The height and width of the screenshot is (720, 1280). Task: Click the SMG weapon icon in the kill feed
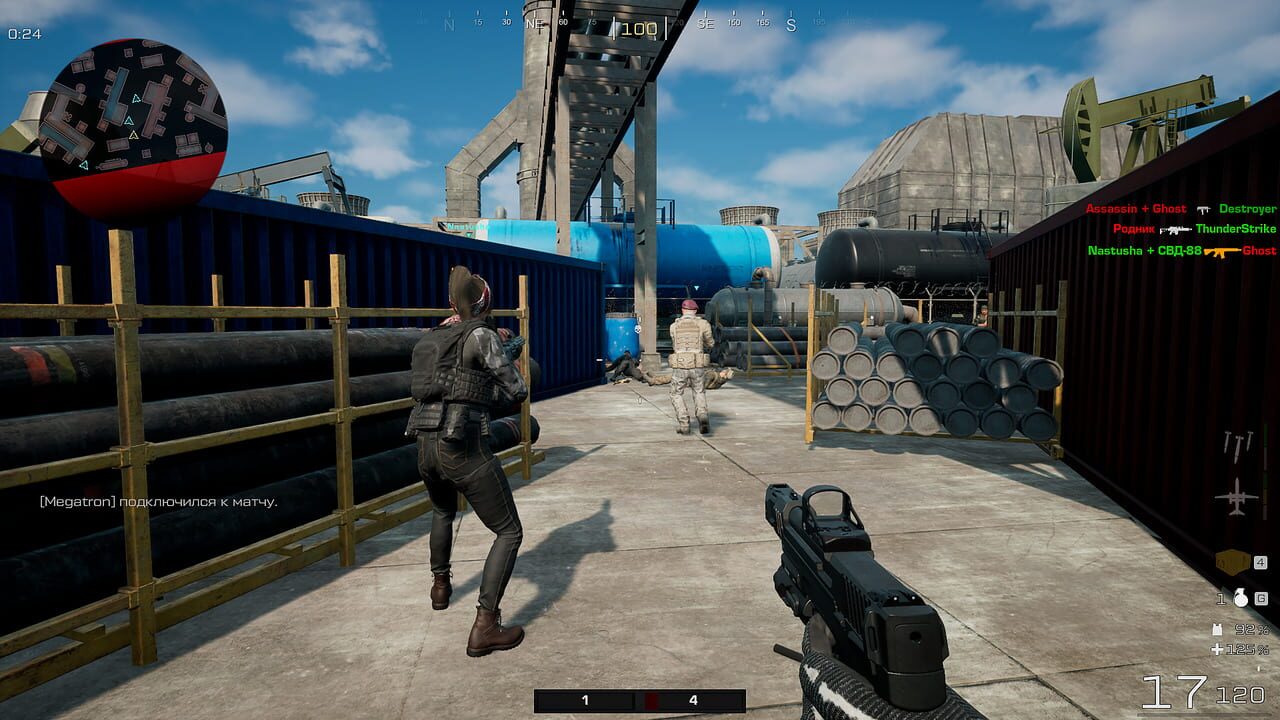[1203, 210]
